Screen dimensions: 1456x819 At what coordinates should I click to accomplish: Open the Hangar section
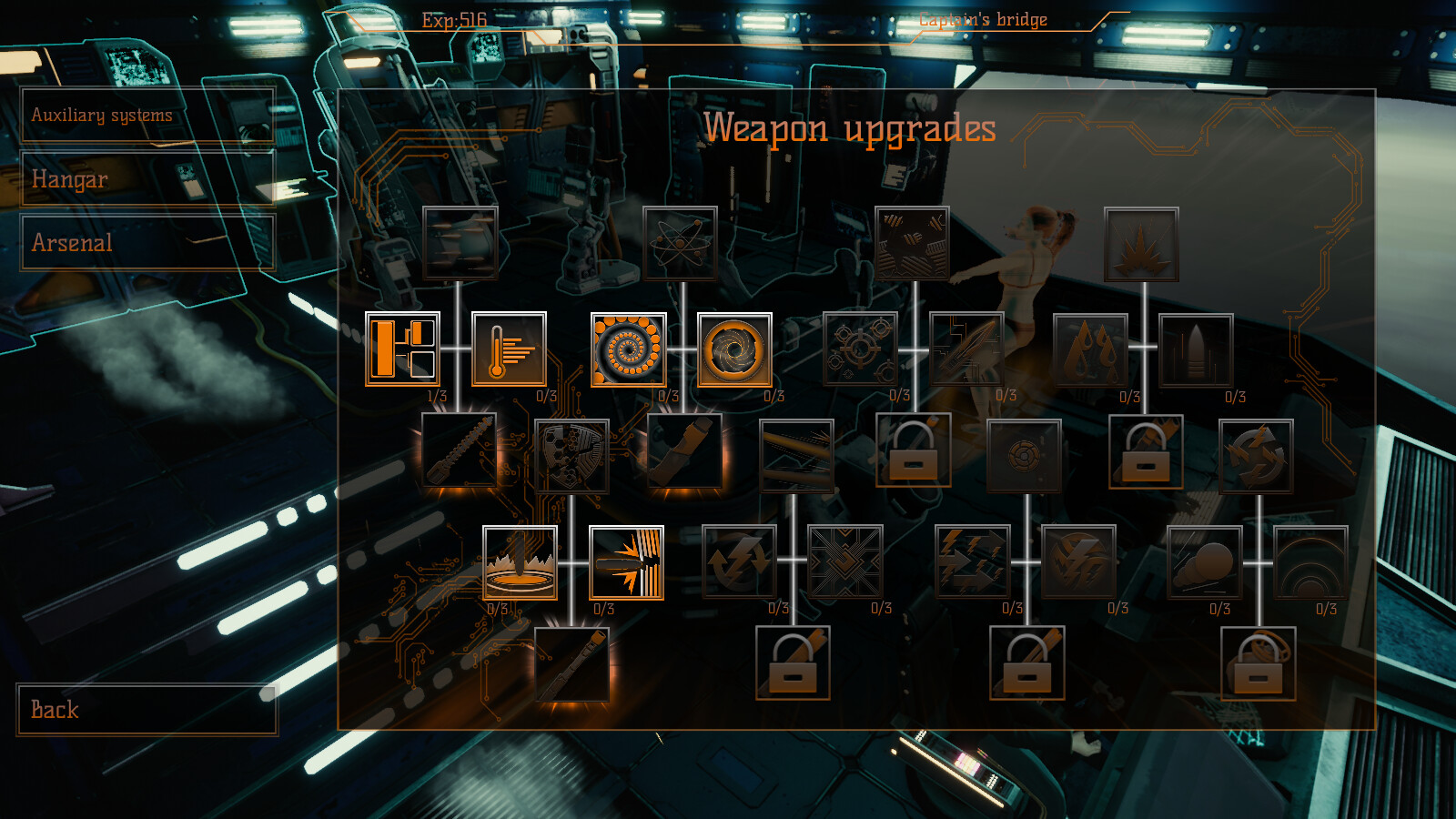tap(146, 179)
